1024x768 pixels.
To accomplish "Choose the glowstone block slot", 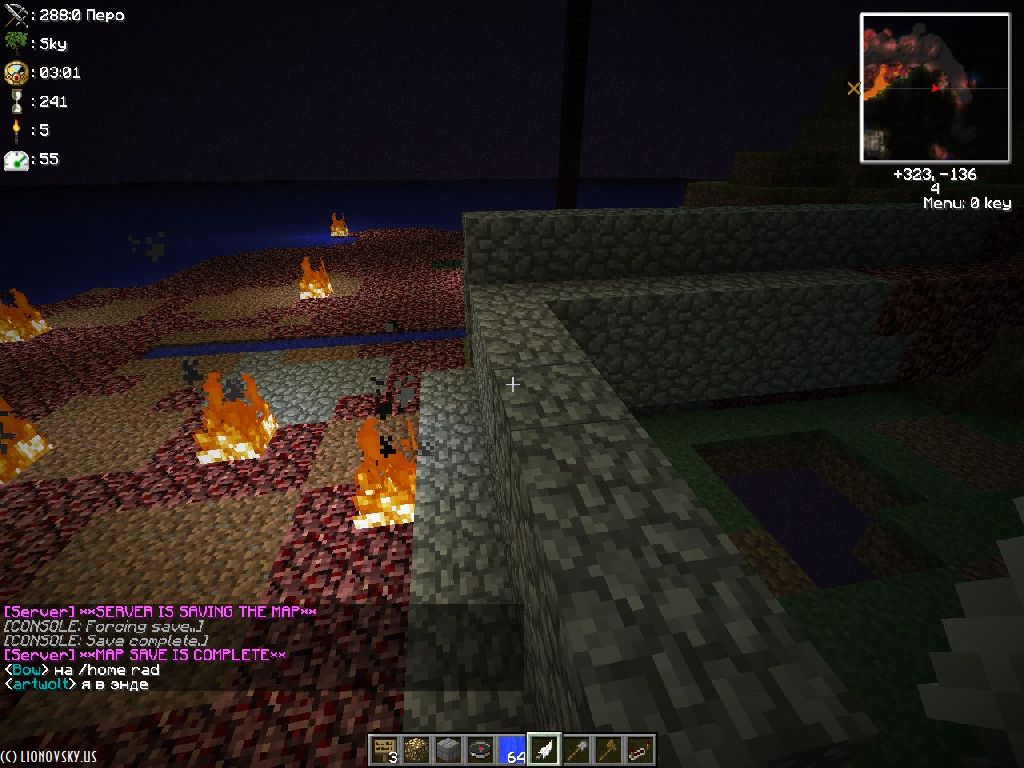I will [x=415, y=750].
